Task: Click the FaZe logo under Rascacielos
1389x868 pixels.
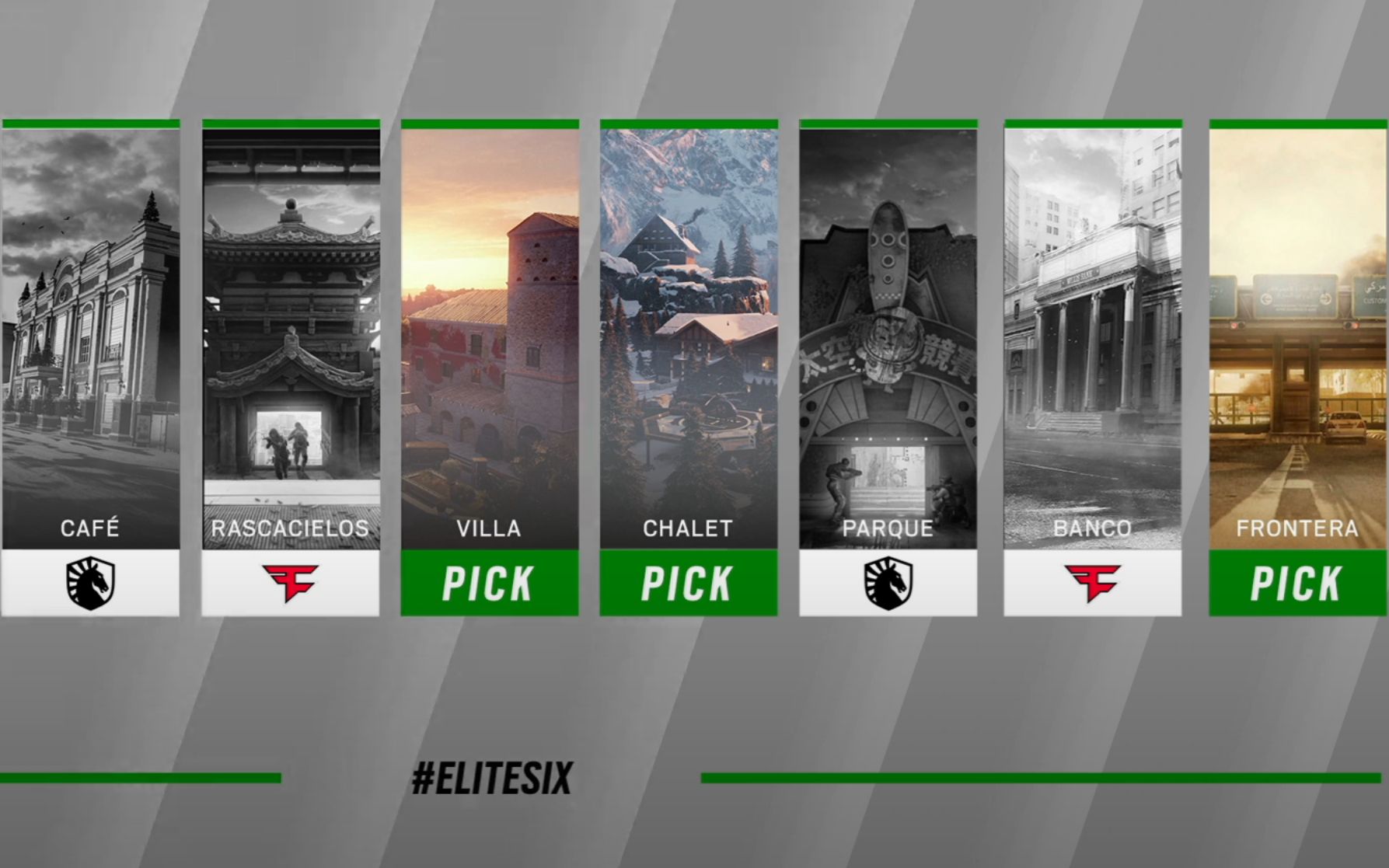Action: click(x=291, y=583)
